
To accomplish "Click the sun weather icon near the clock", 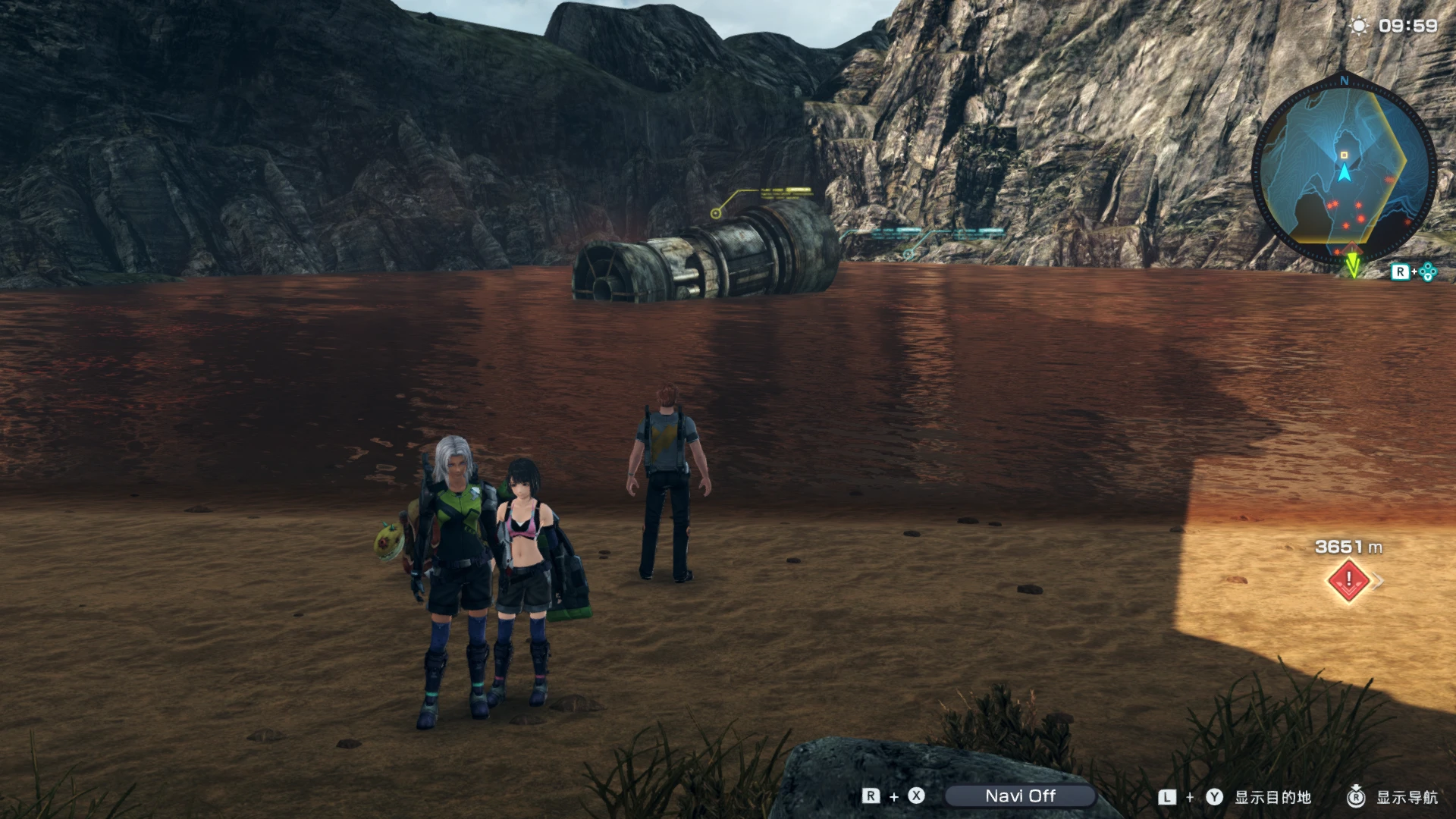I will [x=1359, y=25].
